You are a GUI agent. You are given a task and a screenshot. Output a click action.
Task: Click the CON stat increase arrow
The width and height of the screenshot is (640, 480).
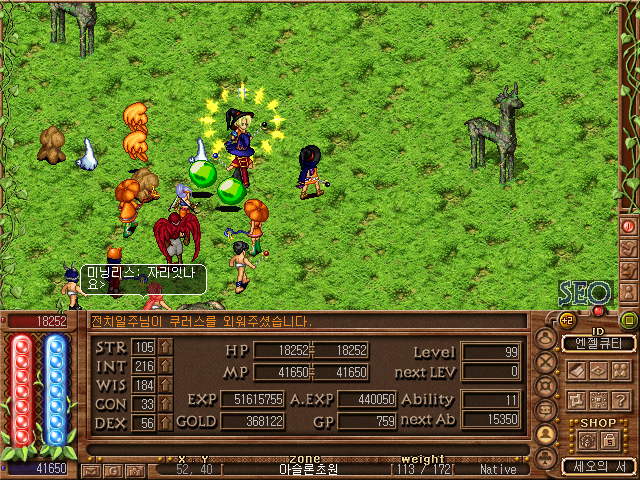(166, 404)
